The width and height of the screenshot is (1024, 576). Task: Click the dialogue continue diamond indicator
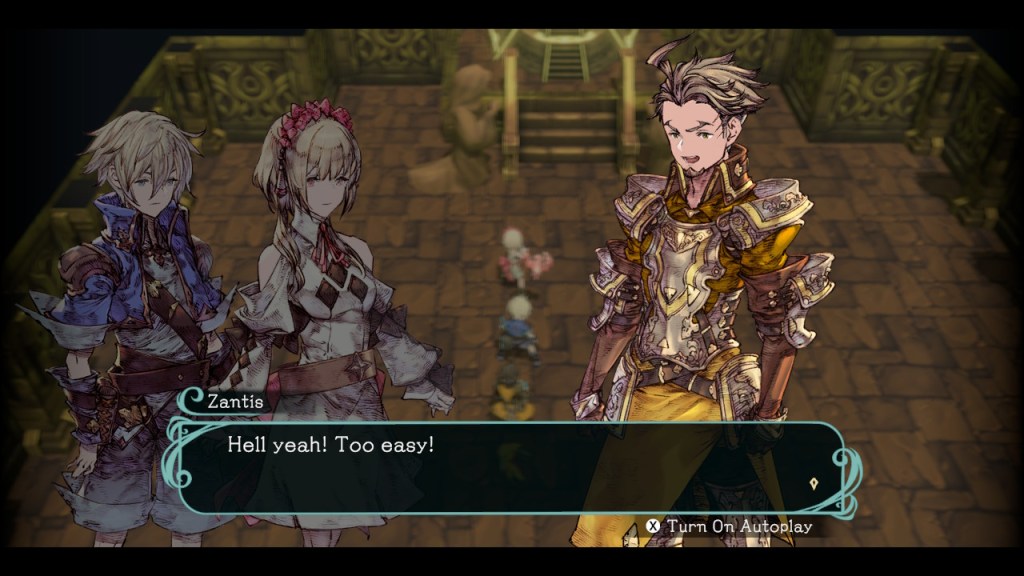point(815,482)
